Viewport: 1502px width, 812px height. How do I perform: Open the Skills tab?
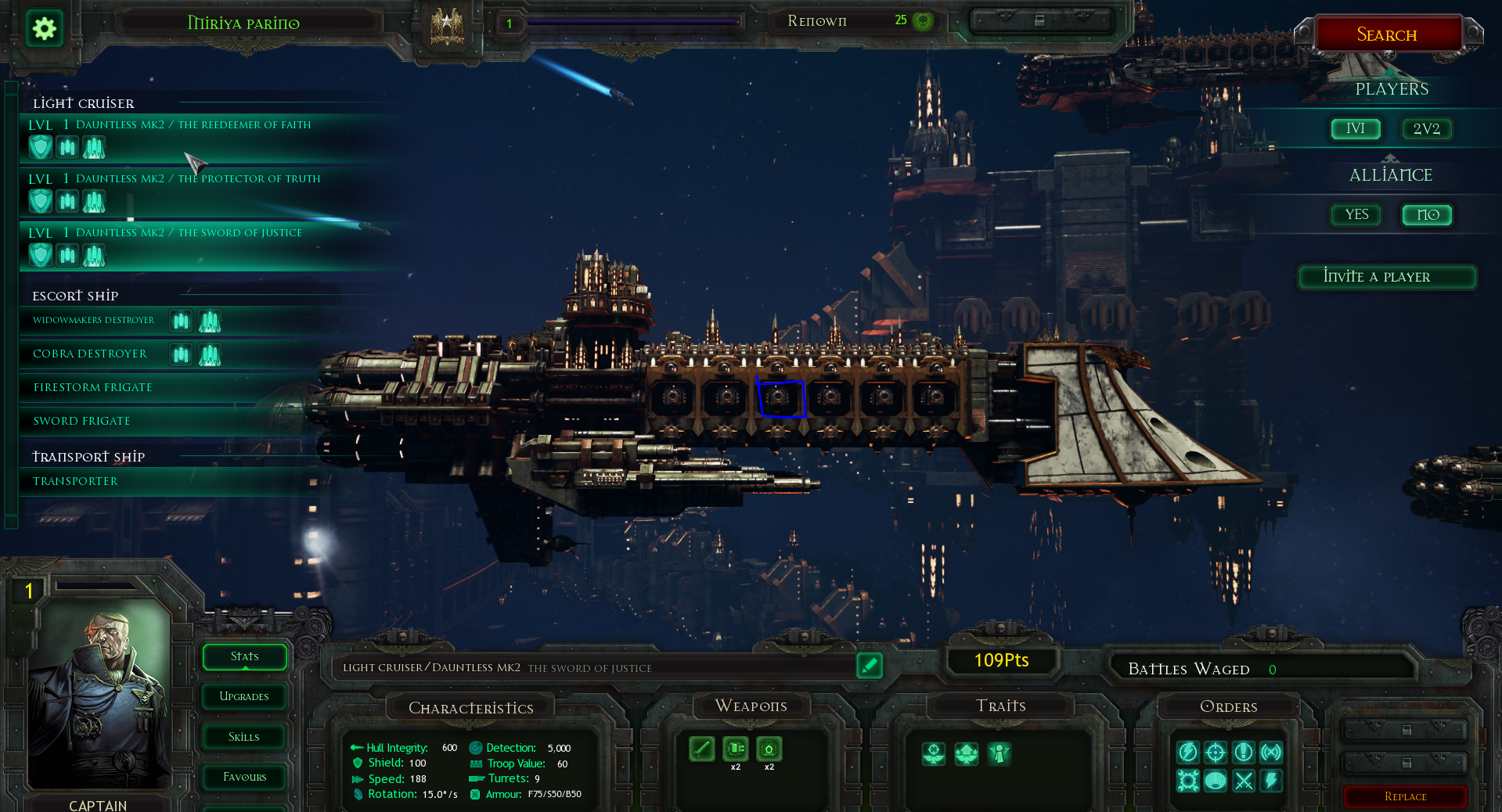coord(244,738)
